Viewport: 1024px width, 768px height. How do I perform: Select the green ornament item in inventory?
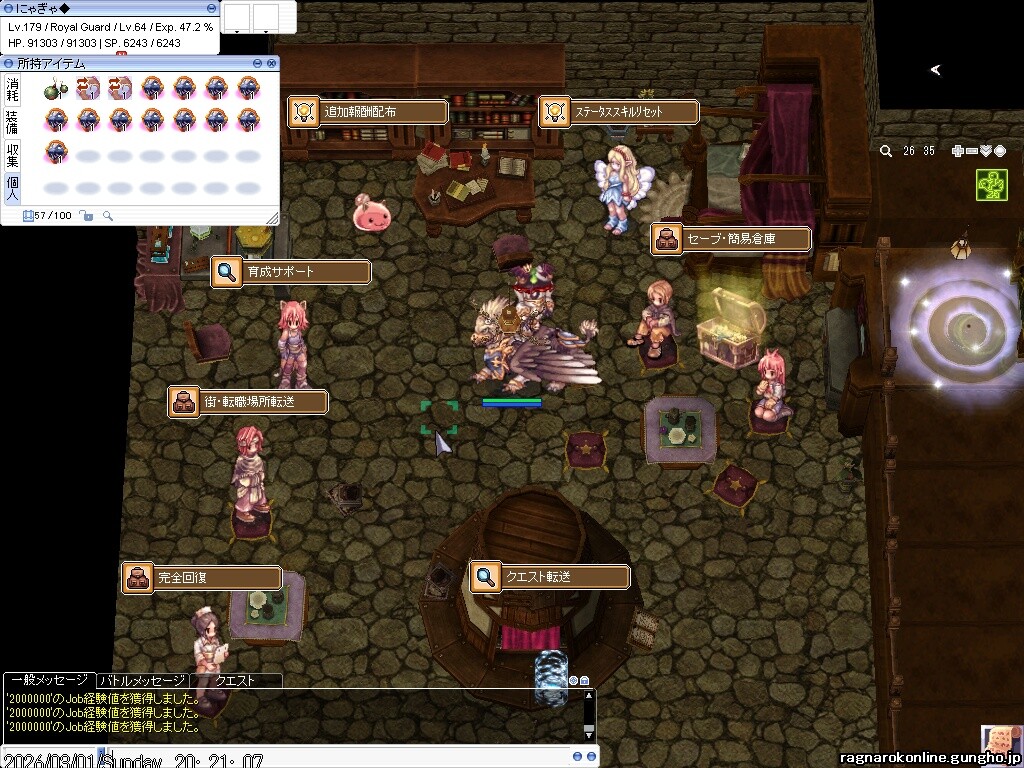(x=56, y=89)
